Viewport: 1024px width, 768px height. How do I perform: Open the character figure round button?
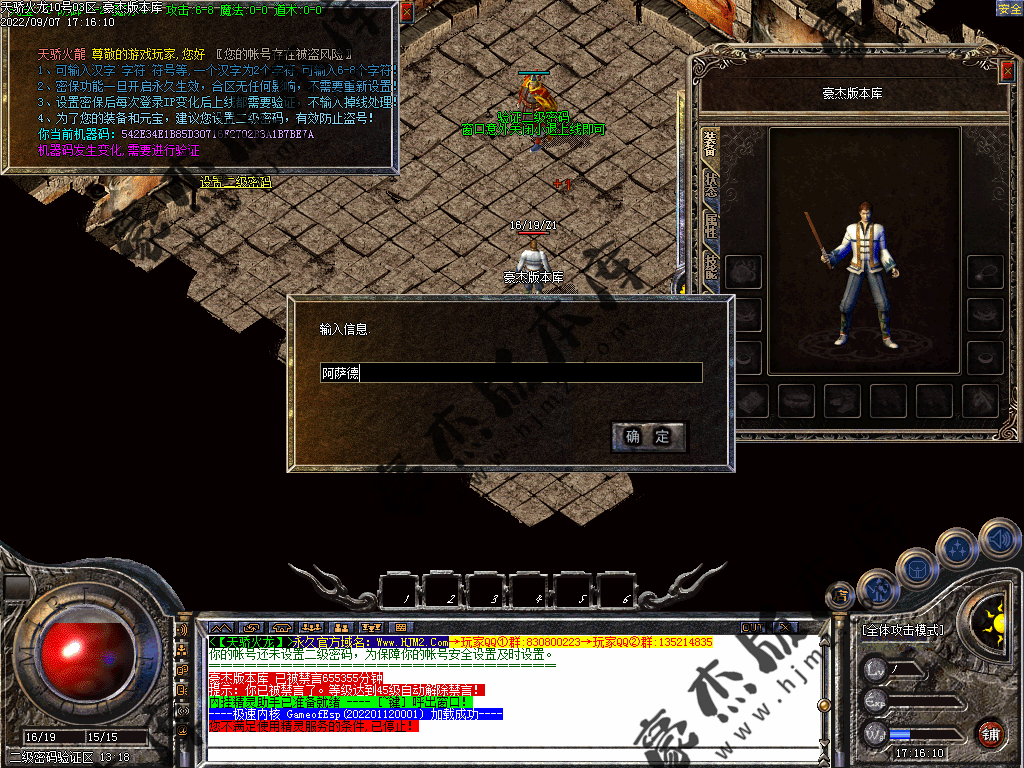(x=877, y=588)
